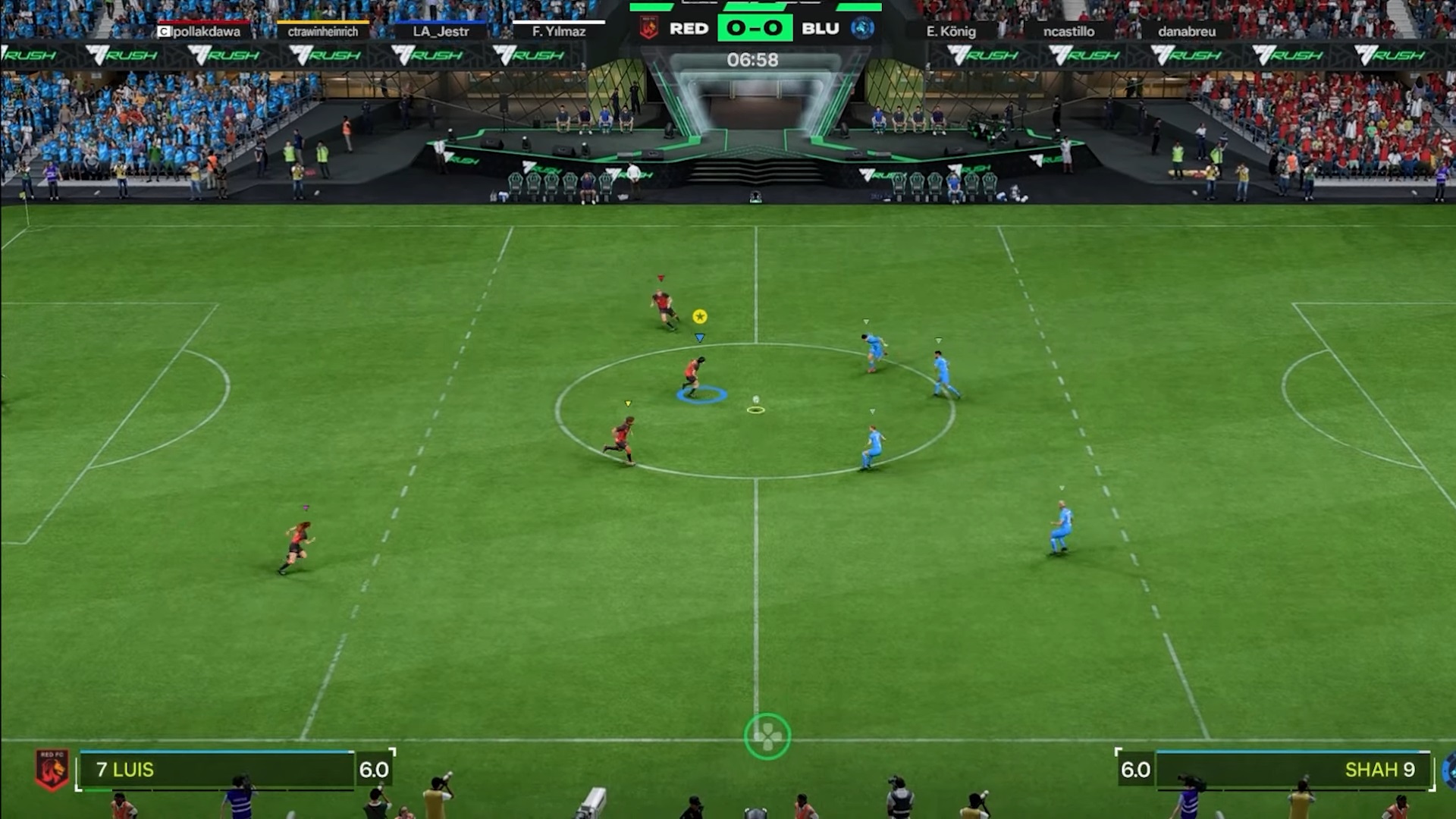Click the BLU team badge in scoreboard
Viewport: 1456px width, 819px height.
863,28
